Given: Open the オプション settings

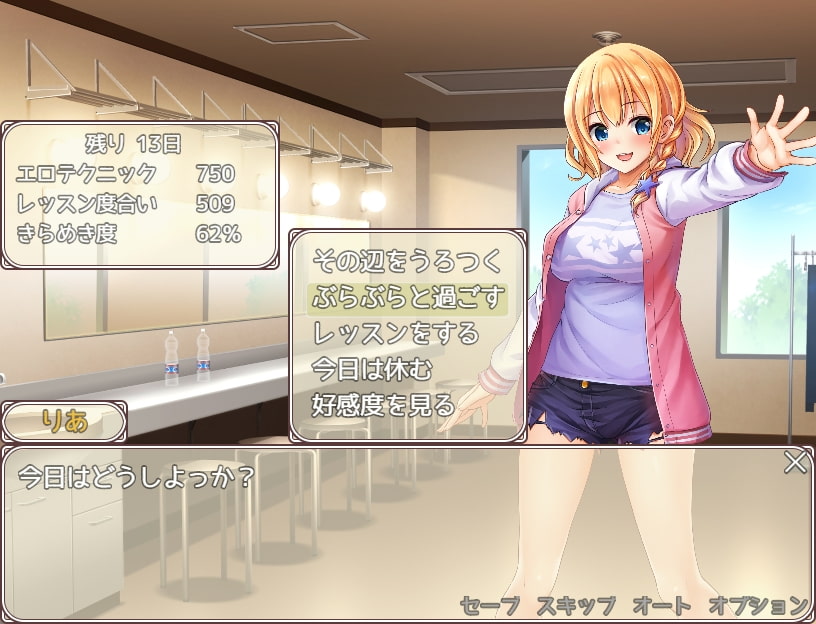Looking at the screenshot, I should pos(757,605).
